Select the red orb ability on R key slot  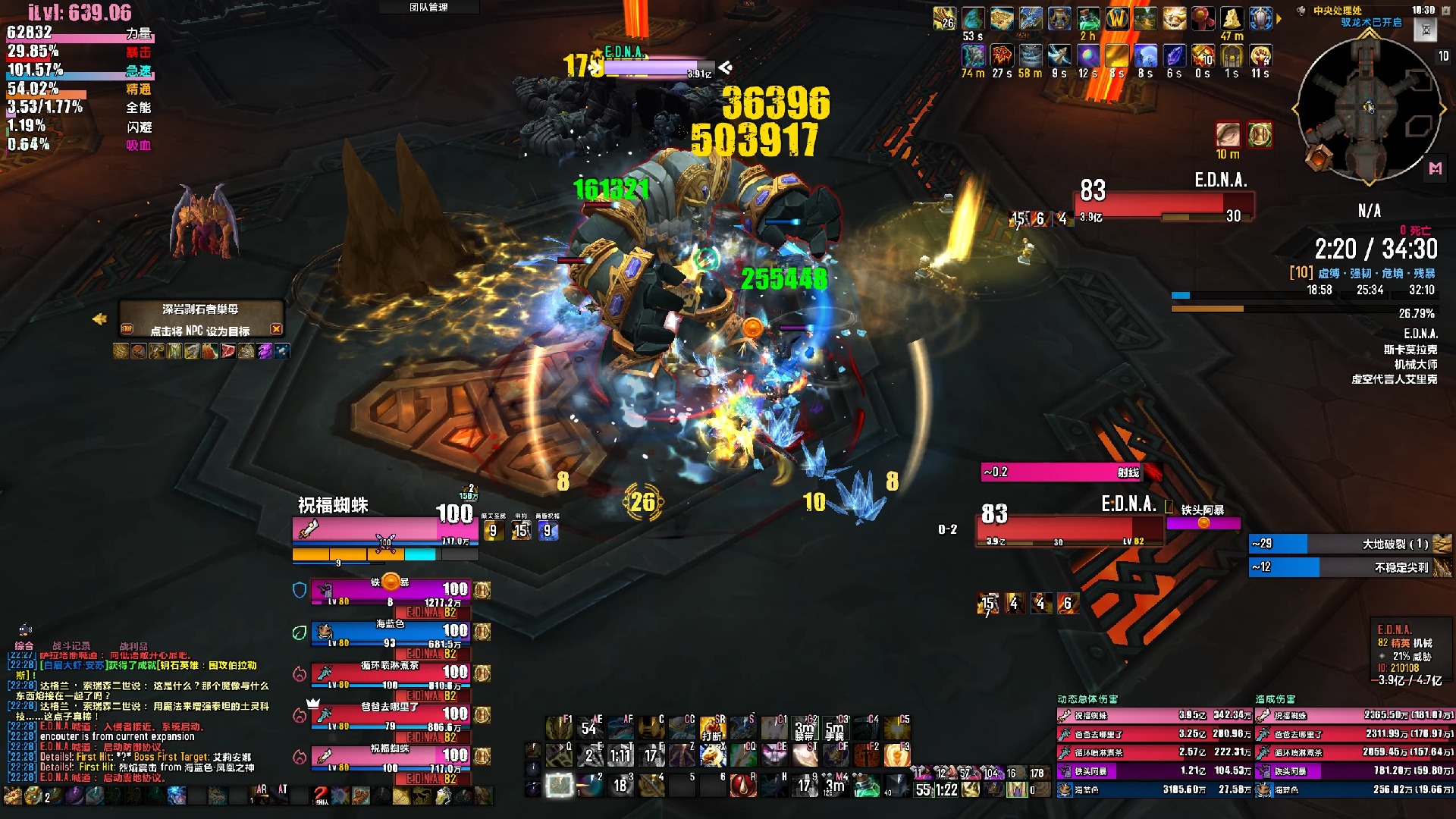(744, 787)
